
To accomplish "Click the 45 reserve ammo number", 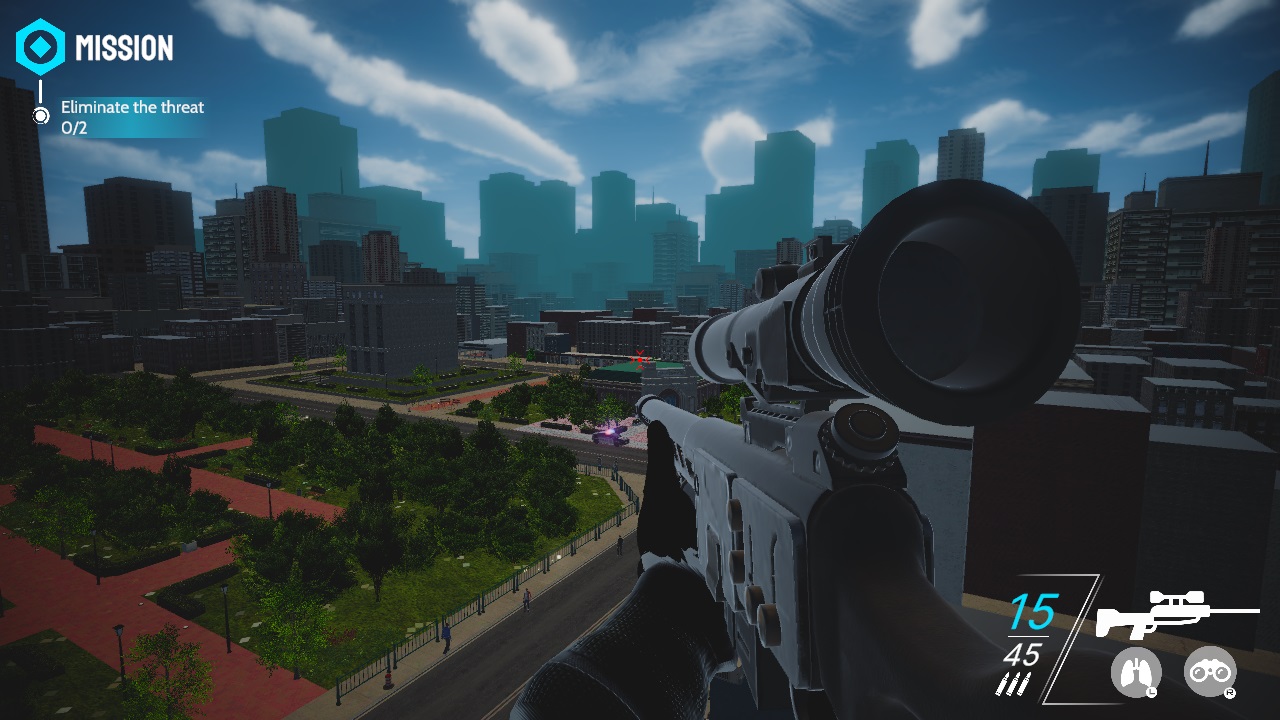I will click(1024, 654).
